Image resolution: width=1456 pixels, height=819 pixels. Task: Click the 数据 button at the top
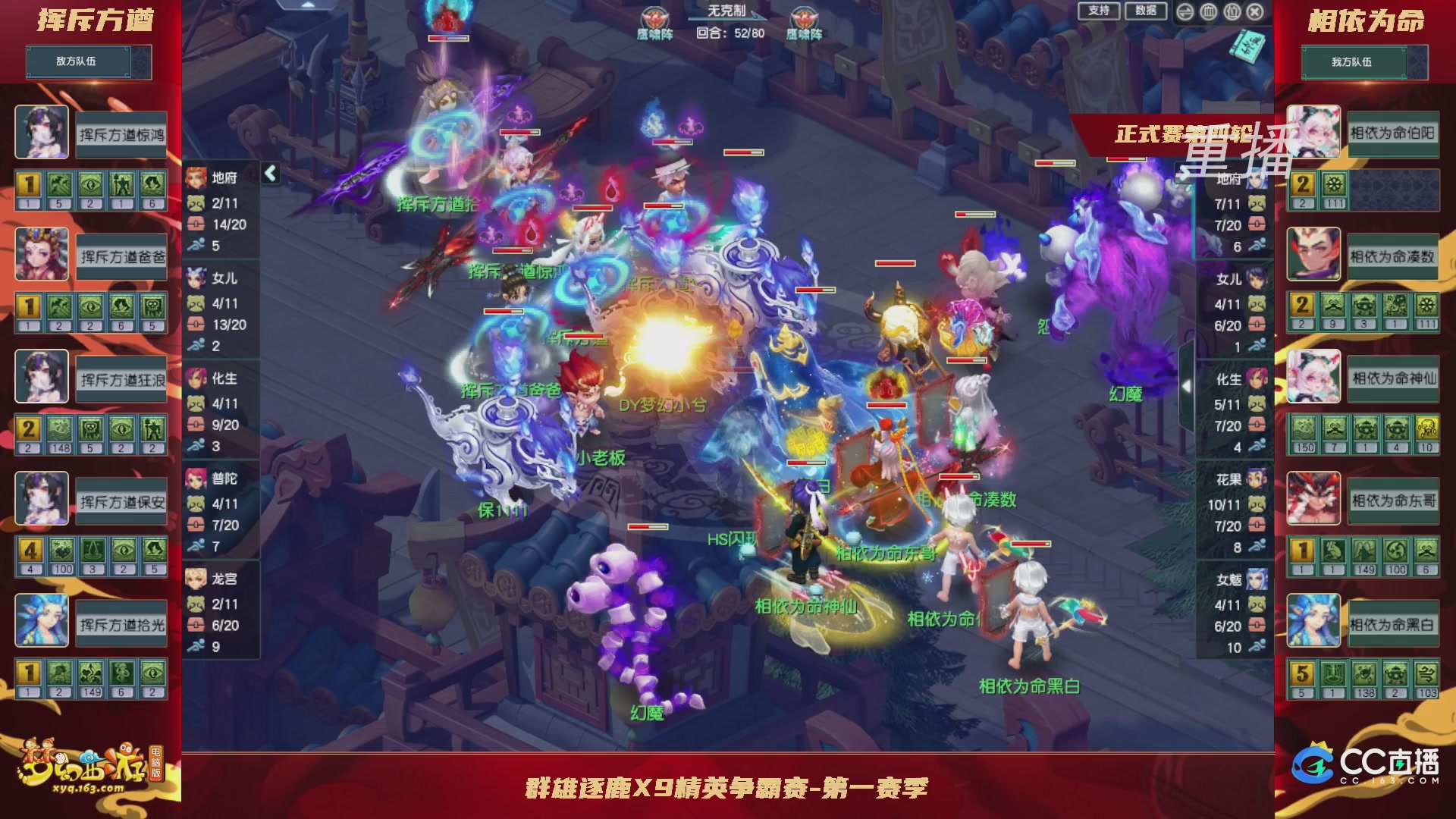click(1147, 11)
